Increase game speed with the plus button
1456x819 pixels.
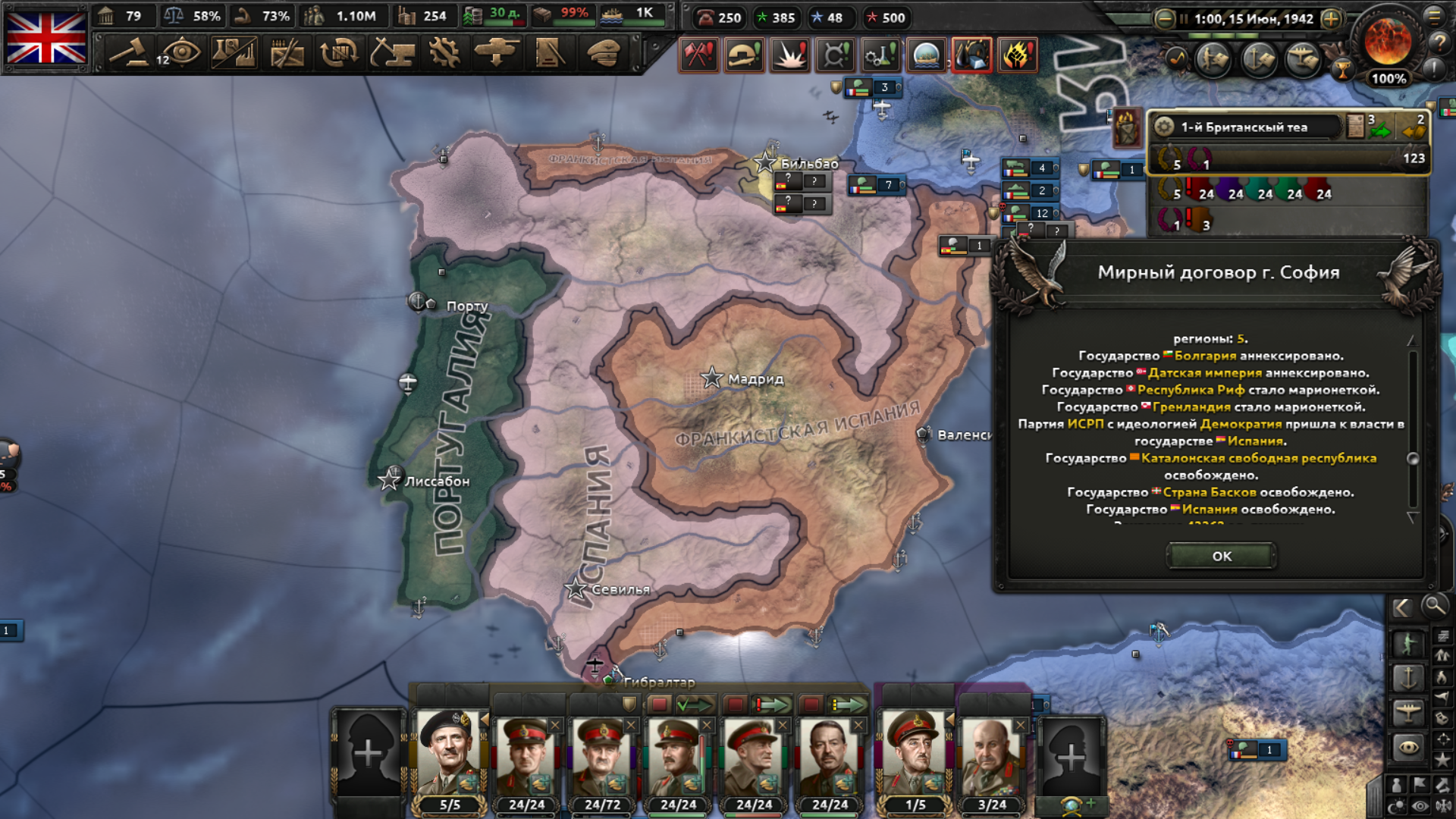1331,19
